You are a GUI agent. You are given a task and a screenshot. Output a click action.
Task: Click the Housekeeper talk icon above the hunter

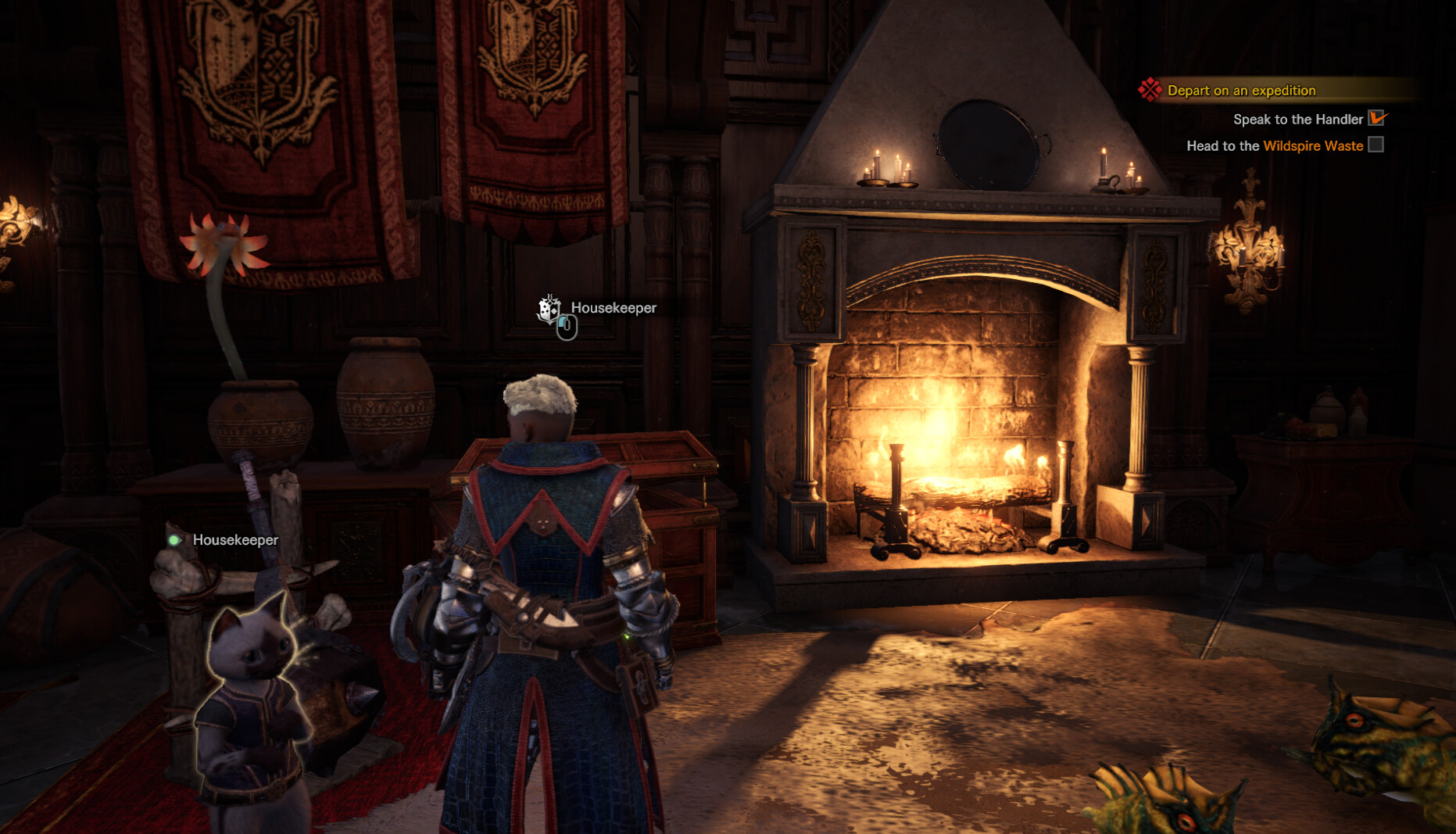coord(550,310)
